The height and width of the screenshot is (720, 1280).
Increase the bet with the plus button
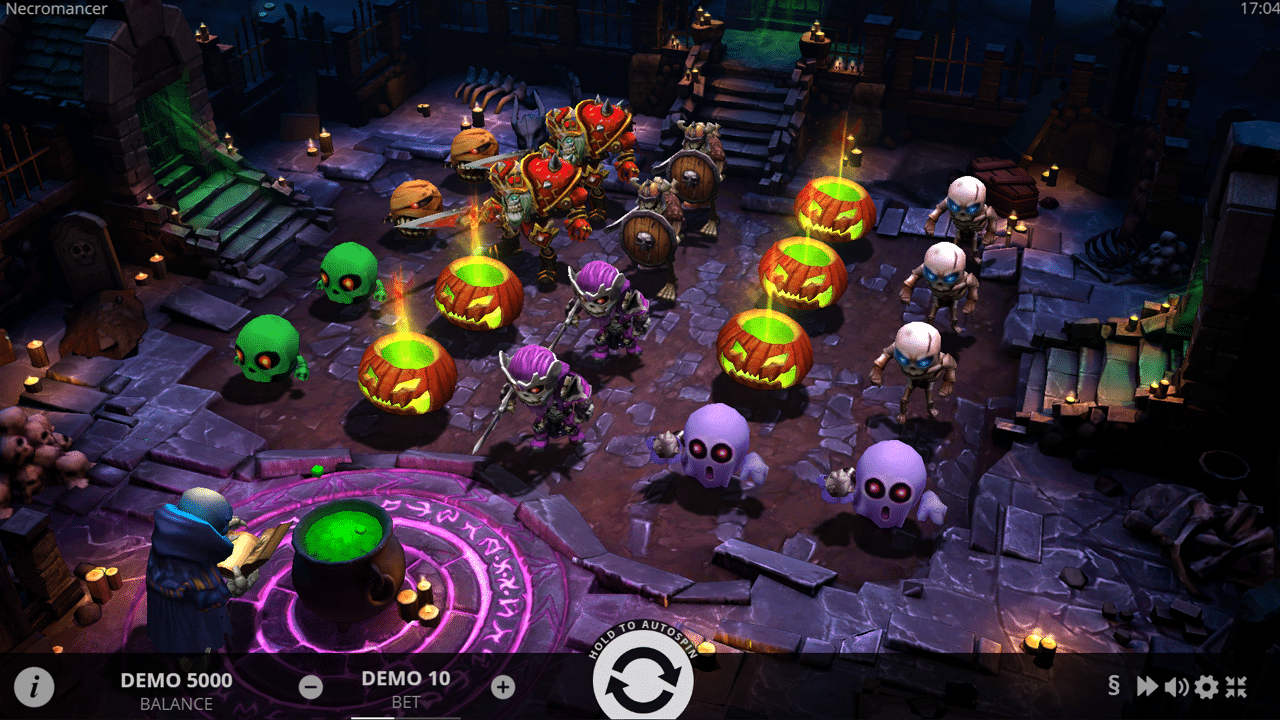503,687
